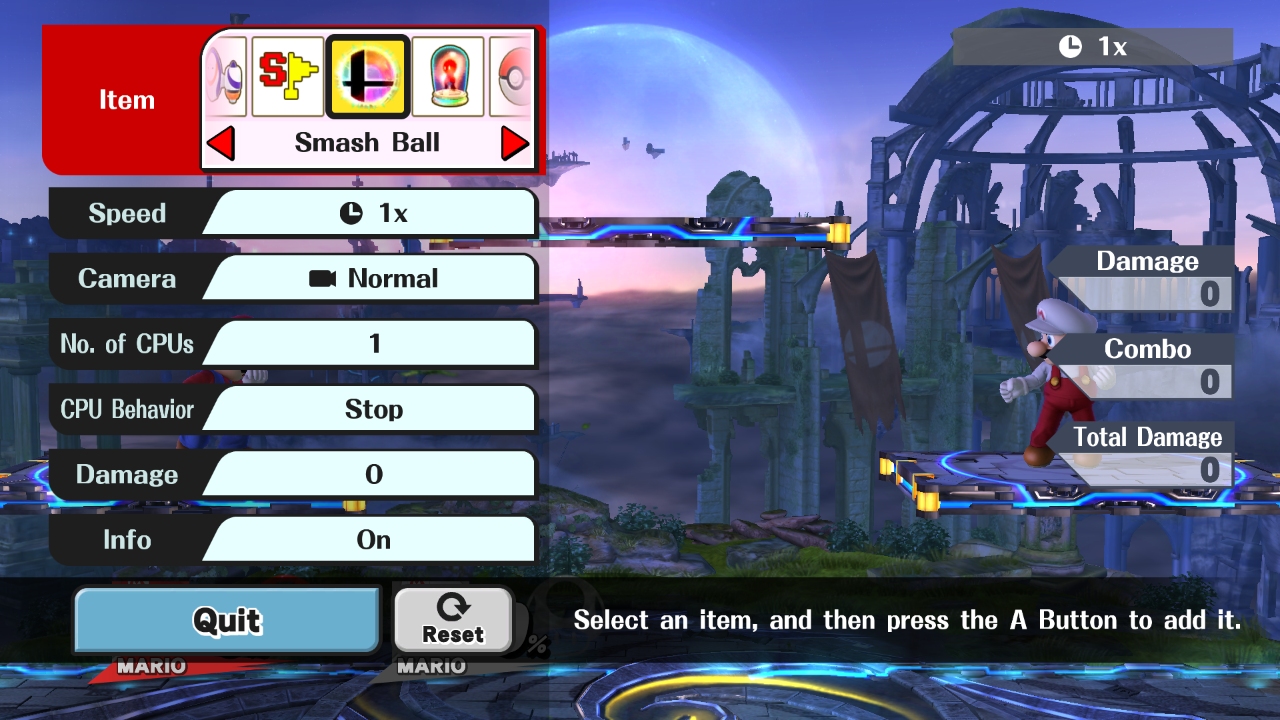
Task: Show the previous item with red left arrow
Action: coord(221,144)
